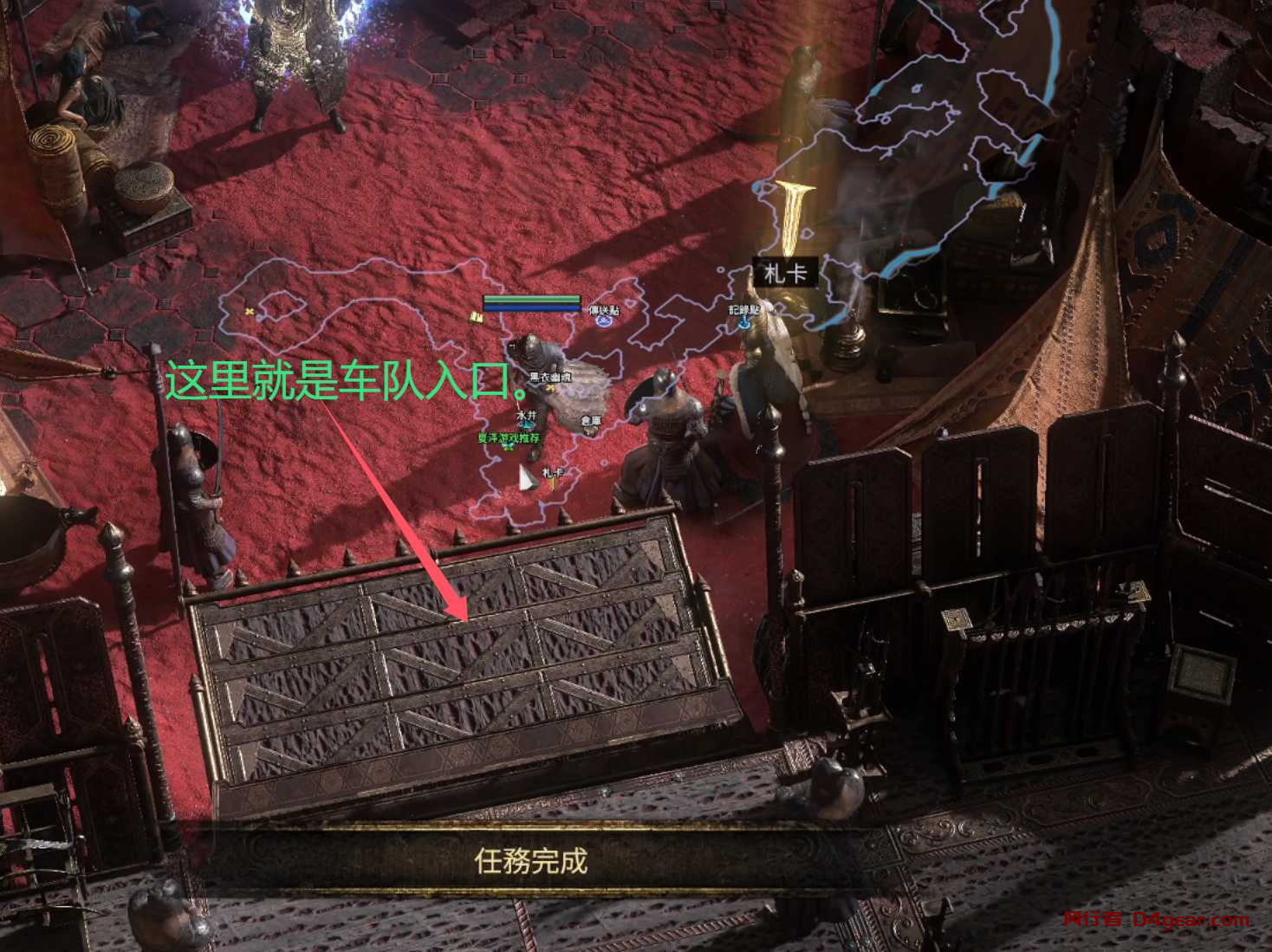Viewport: 1272px width, 952px height.
Task: Select the 記錄點 checkpoint icon on minimap
Action: tap(743, 323)
